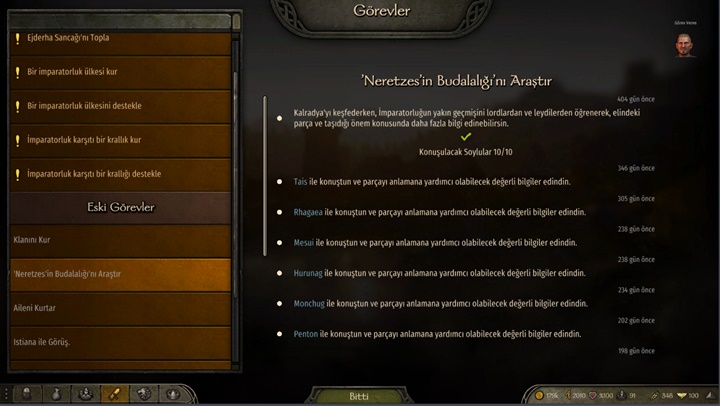This screenshot has height=406, width=720.
Task: Click the 'Monchug' name link
Action: coord(310,303)
